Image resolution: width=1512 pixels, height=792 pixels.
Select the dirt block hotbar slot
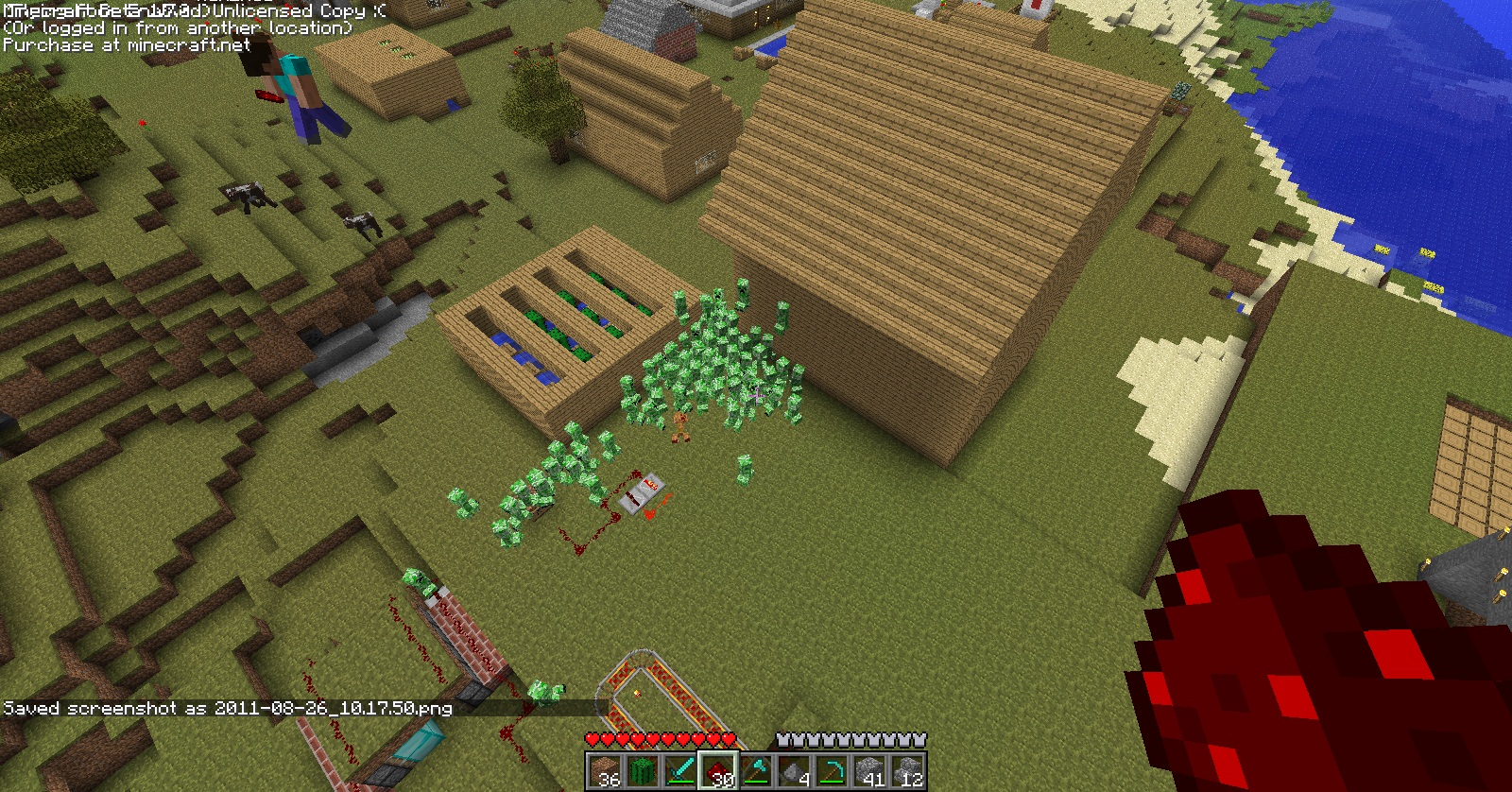click(x=604, y=771)
